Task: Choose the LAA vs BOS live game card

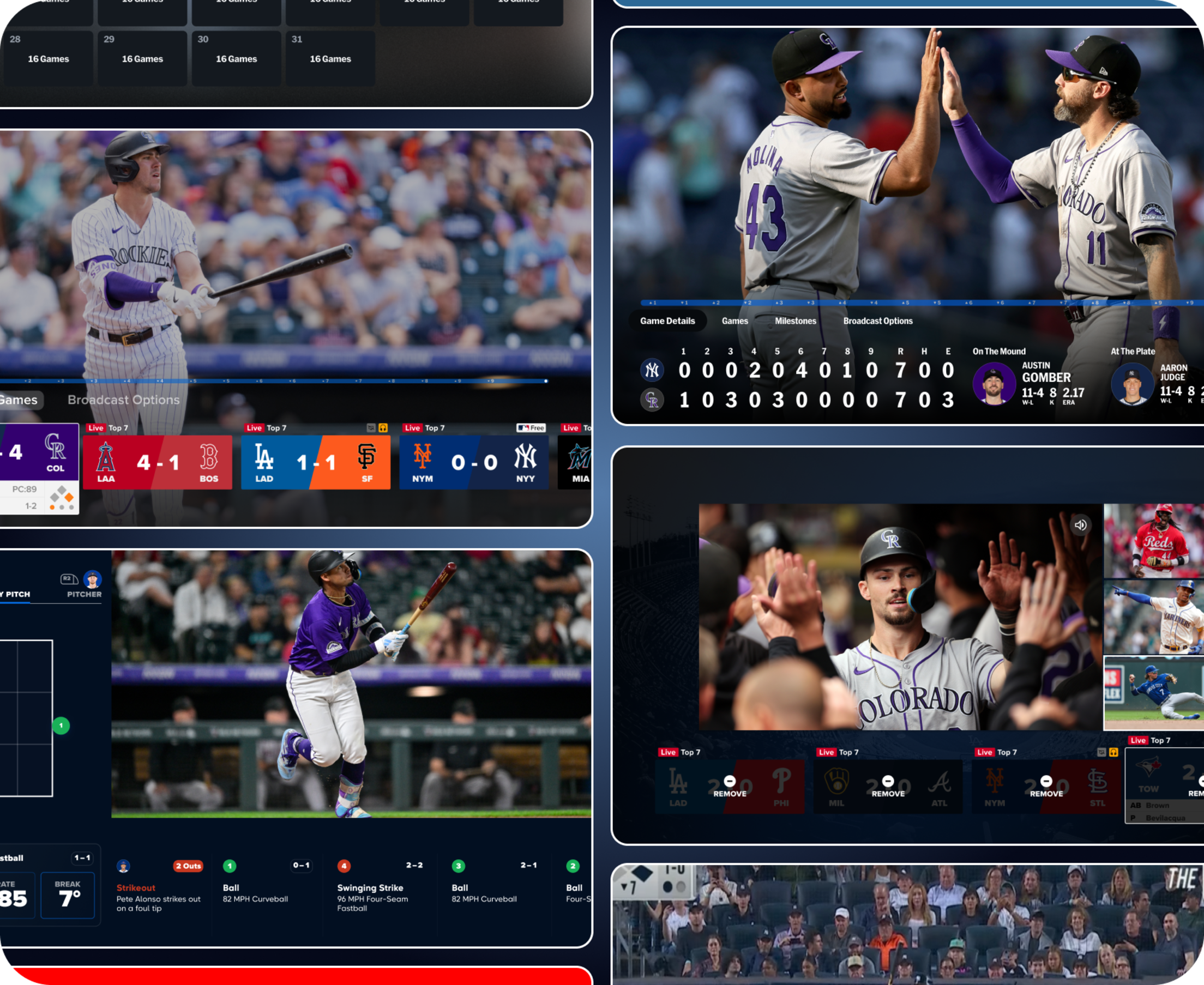Action: pyautogui.click(x=157, y=462)
